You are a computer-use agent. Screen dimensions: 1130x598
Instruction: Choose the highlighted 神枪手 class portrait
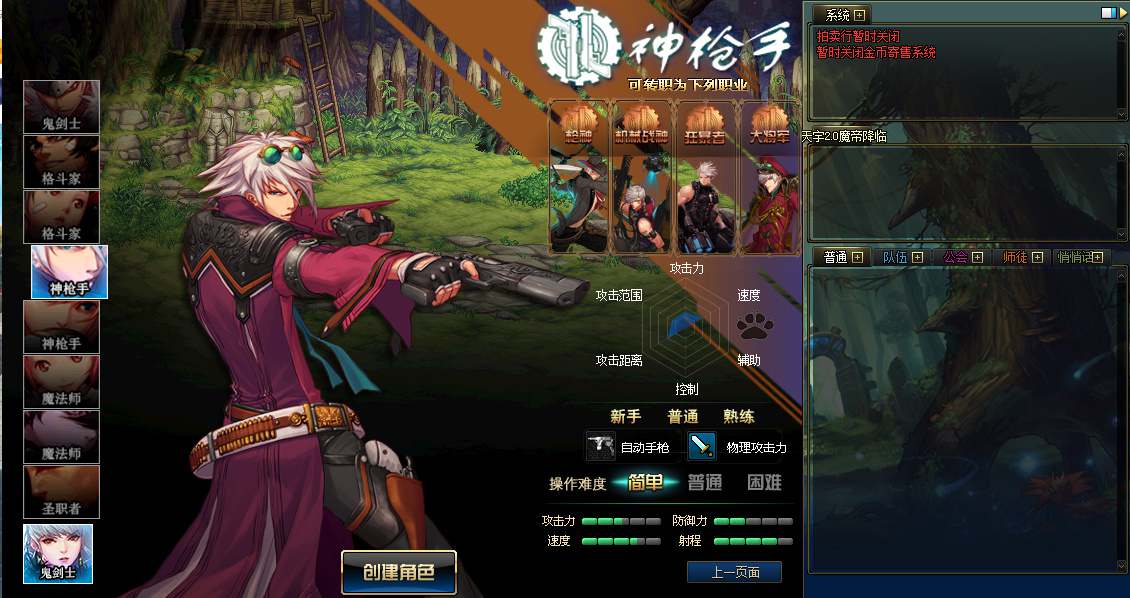[x=70, y=271]
